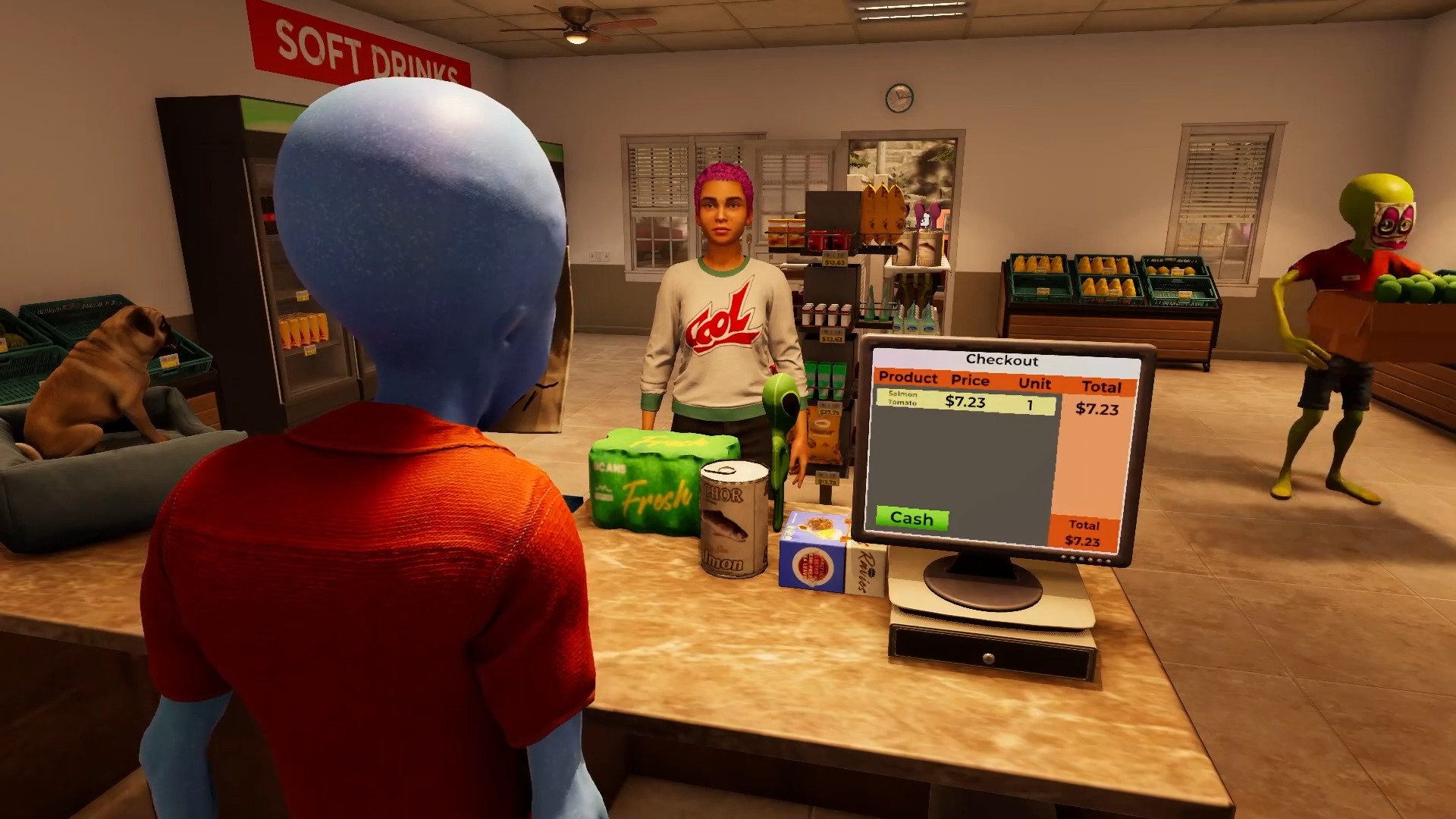Click the Price column header

coord(971,379)
